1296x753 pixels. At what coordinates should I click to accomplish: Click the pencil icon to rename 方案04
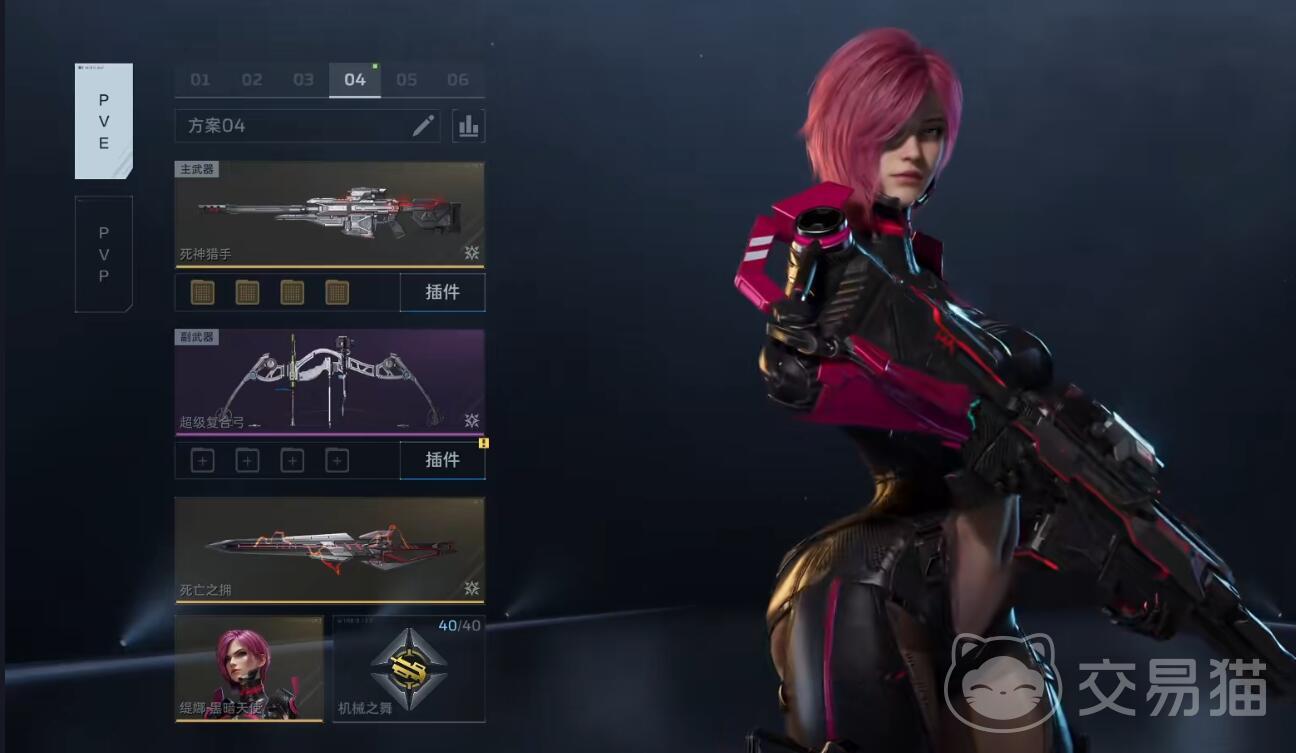(424, 125)
